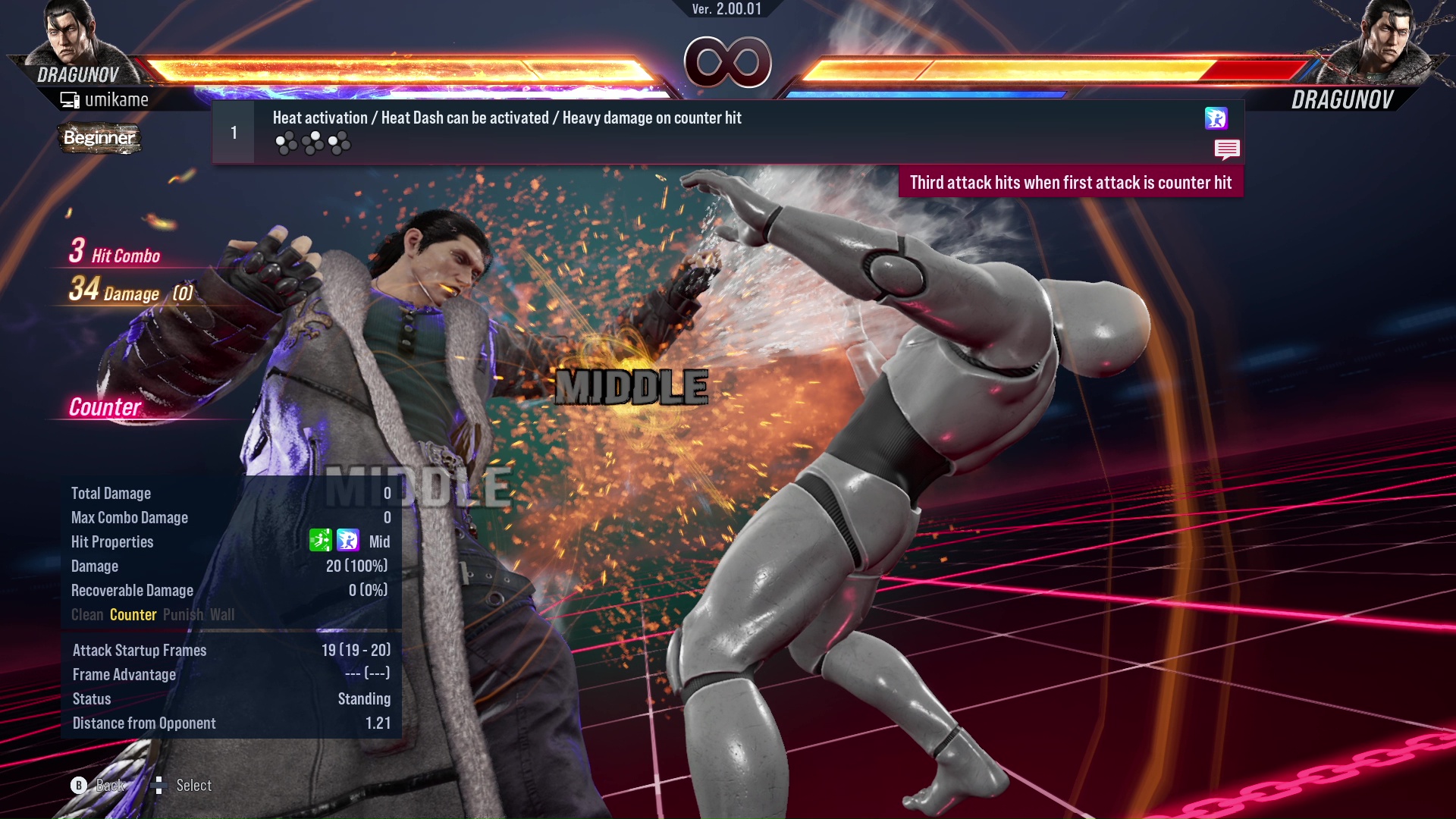Click the first button-input cluster under the combo text
The image size is (1456, 819).
287,143
